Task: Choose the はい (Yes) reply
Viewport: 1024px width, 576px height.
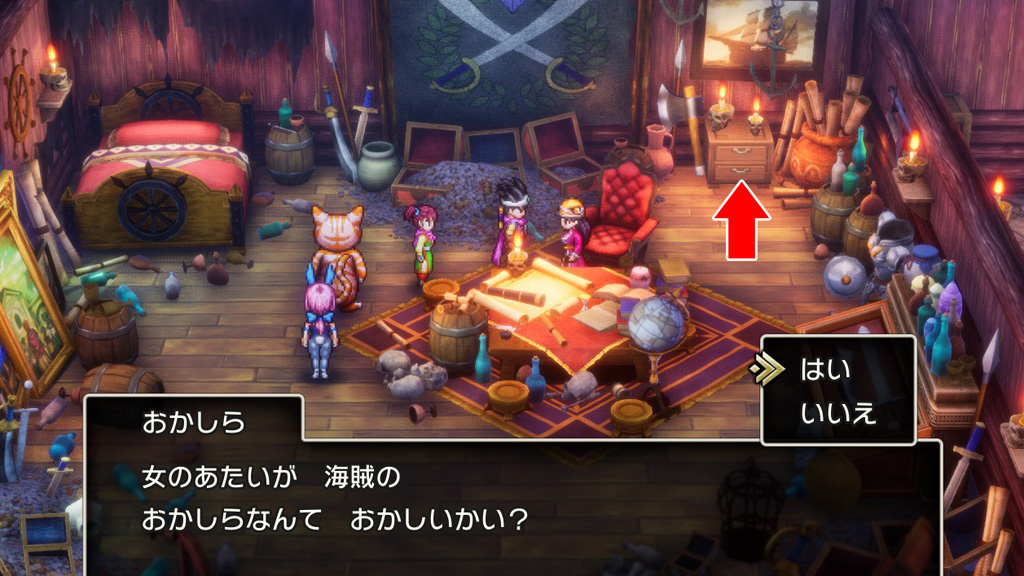Action: 825,370
